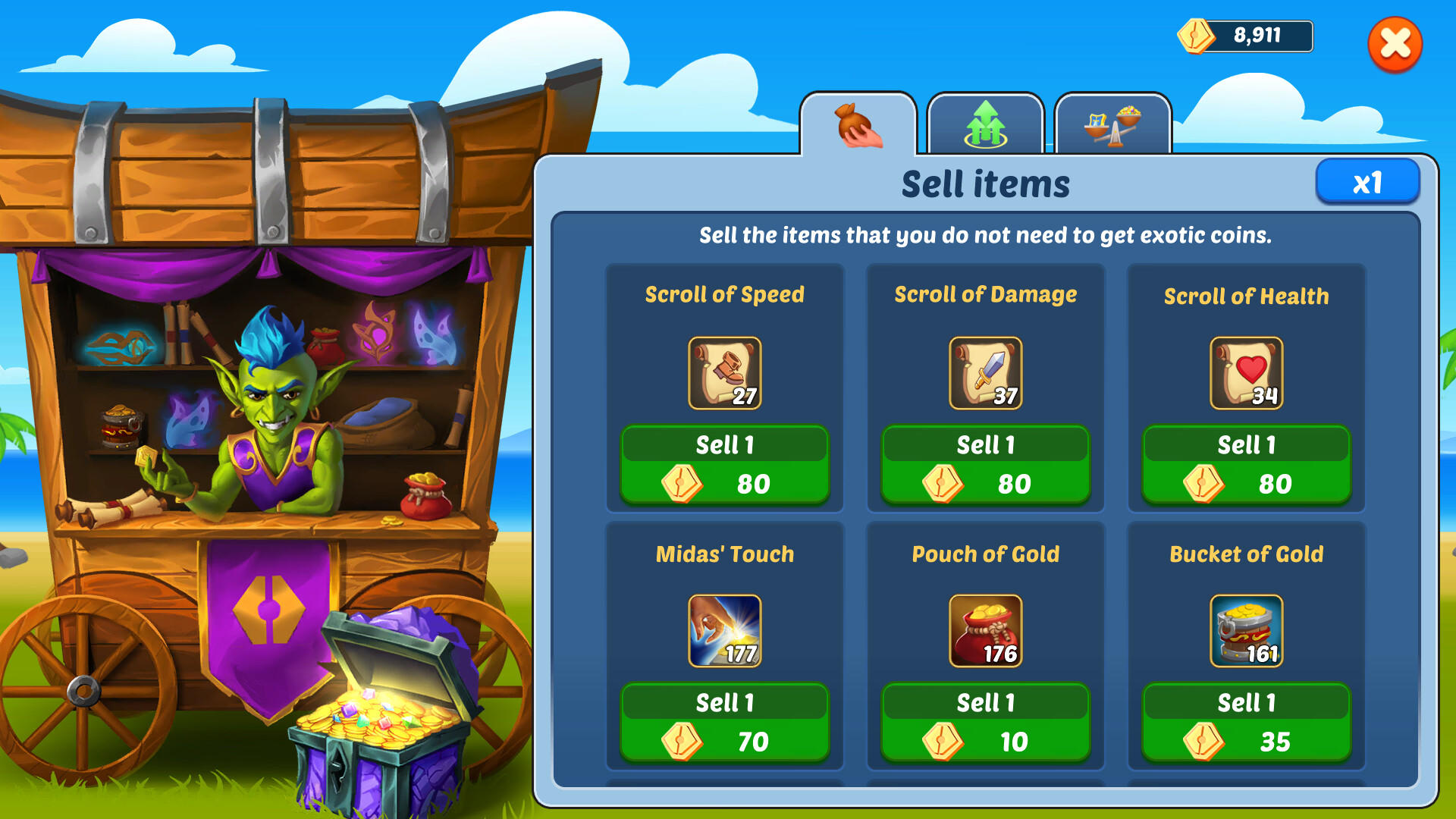
Task: Select the Bucket of Gold item icon
Action: (1246, 632)
